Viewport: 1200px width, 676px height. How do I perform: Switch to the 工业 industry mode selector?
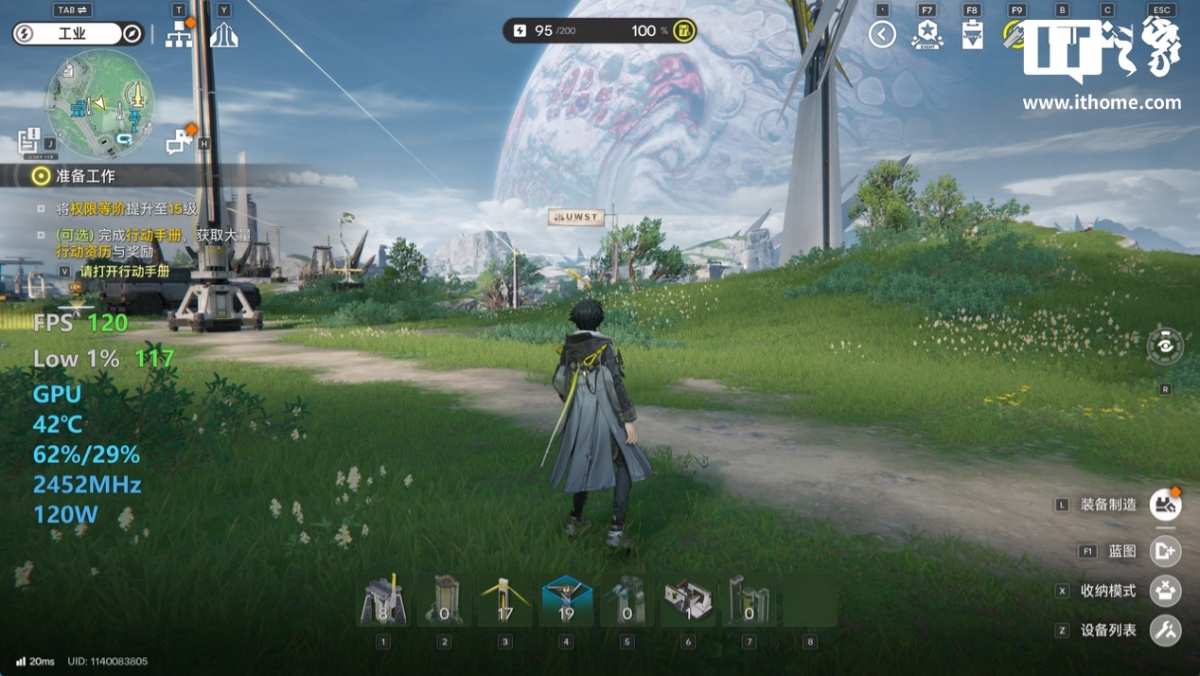72,34
